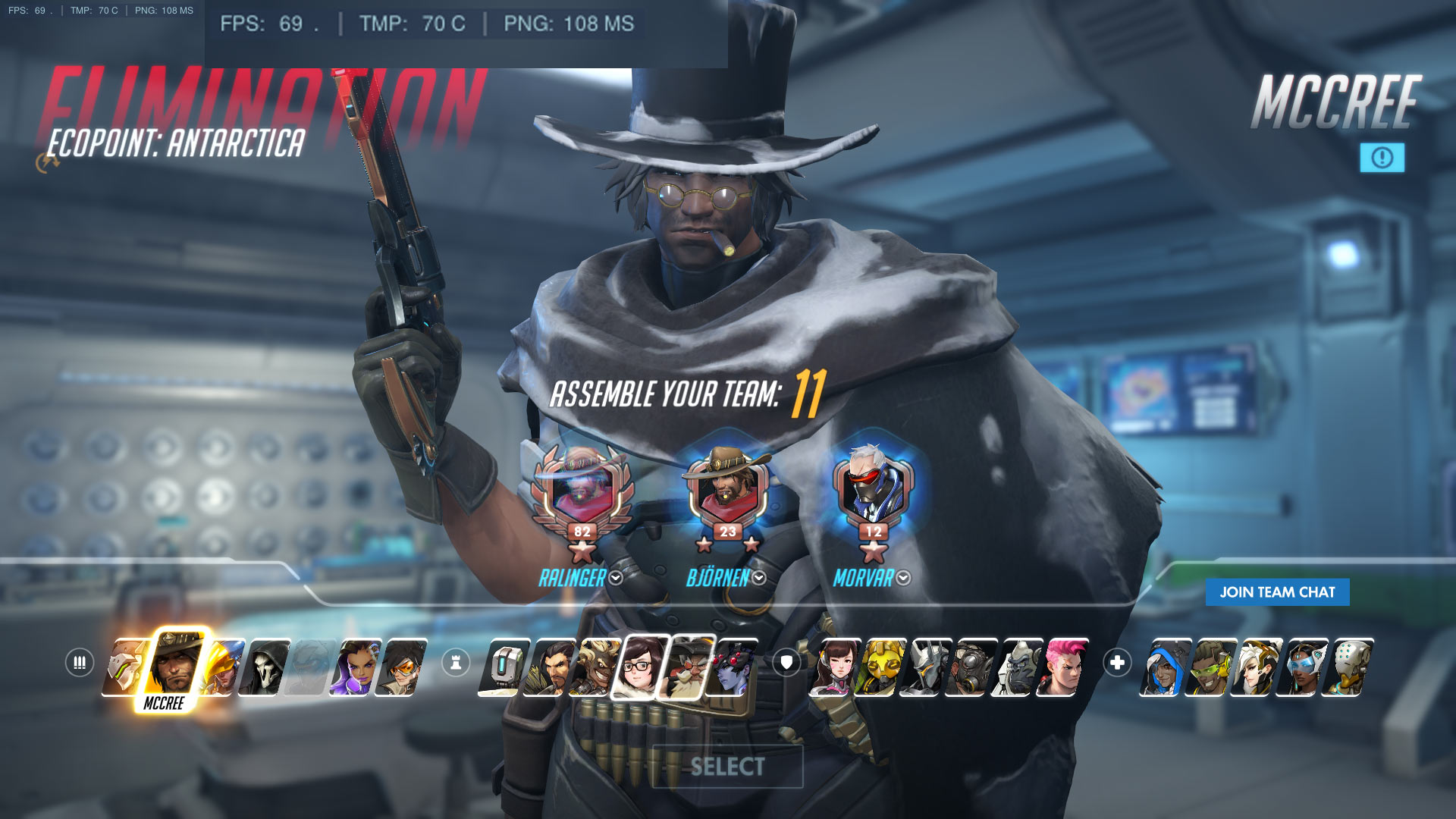Choose Hanzo from the defense heroes

tap(549, 667)
